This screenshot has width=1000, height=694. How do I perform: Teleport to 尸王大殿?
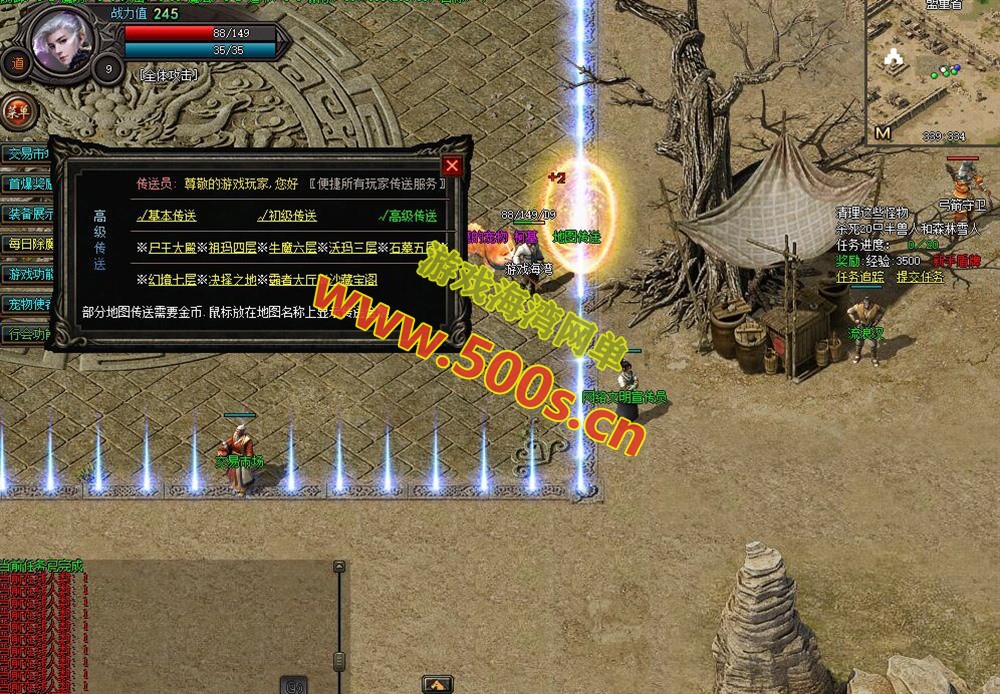click(174, 248)
